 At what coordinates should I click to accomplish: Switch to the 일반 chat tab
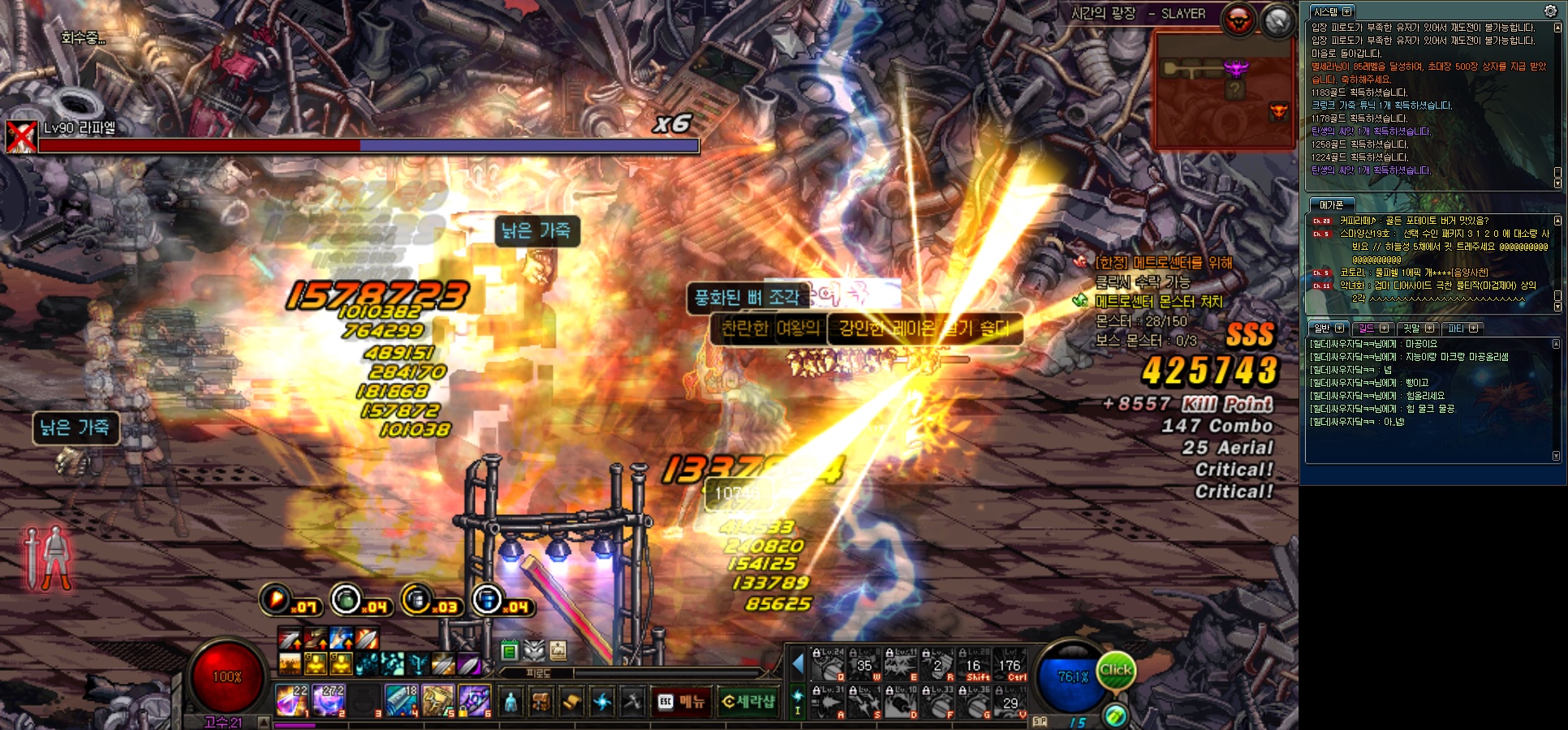pos(1322,328)
